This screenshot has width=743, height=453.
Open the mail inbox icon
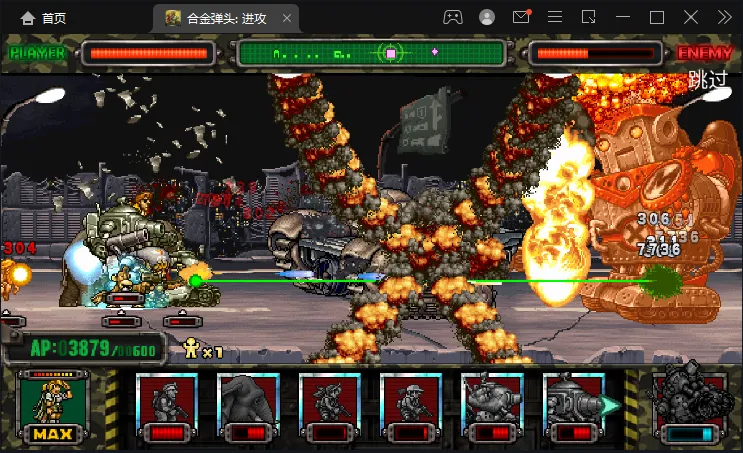521,17
